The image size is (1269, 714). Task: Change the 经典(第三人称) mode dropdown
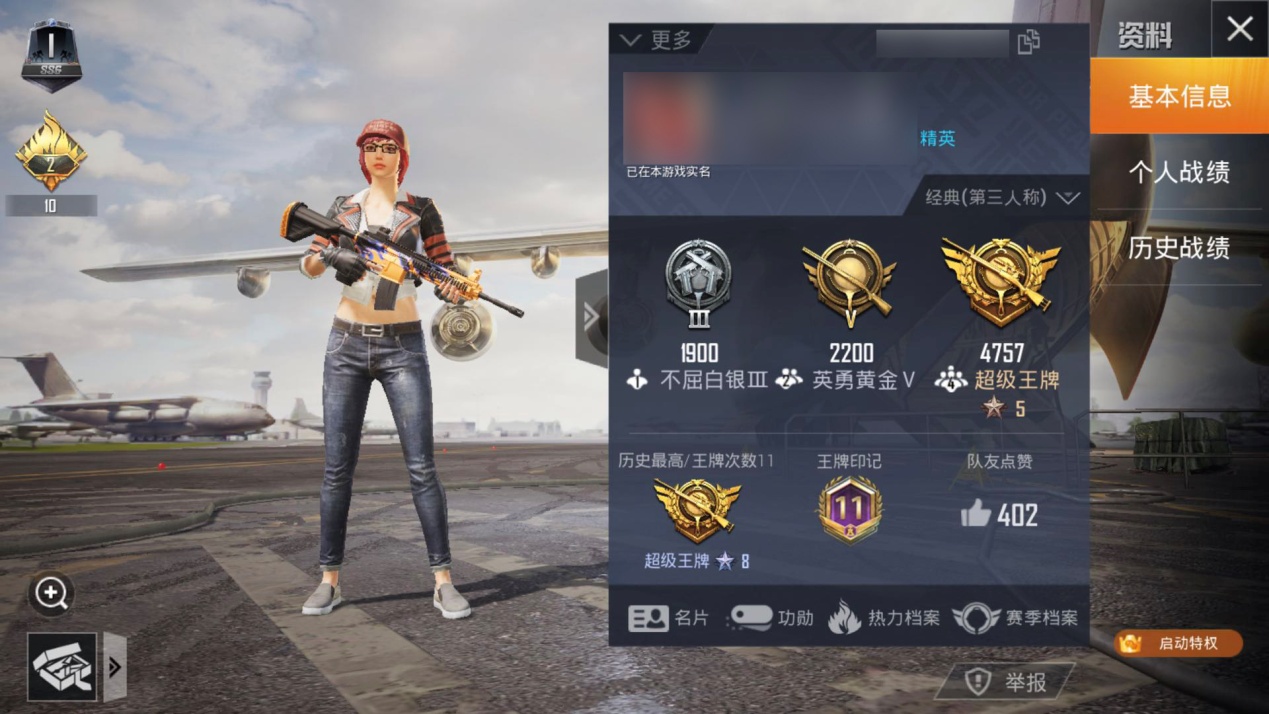(x=1001, y=197)
